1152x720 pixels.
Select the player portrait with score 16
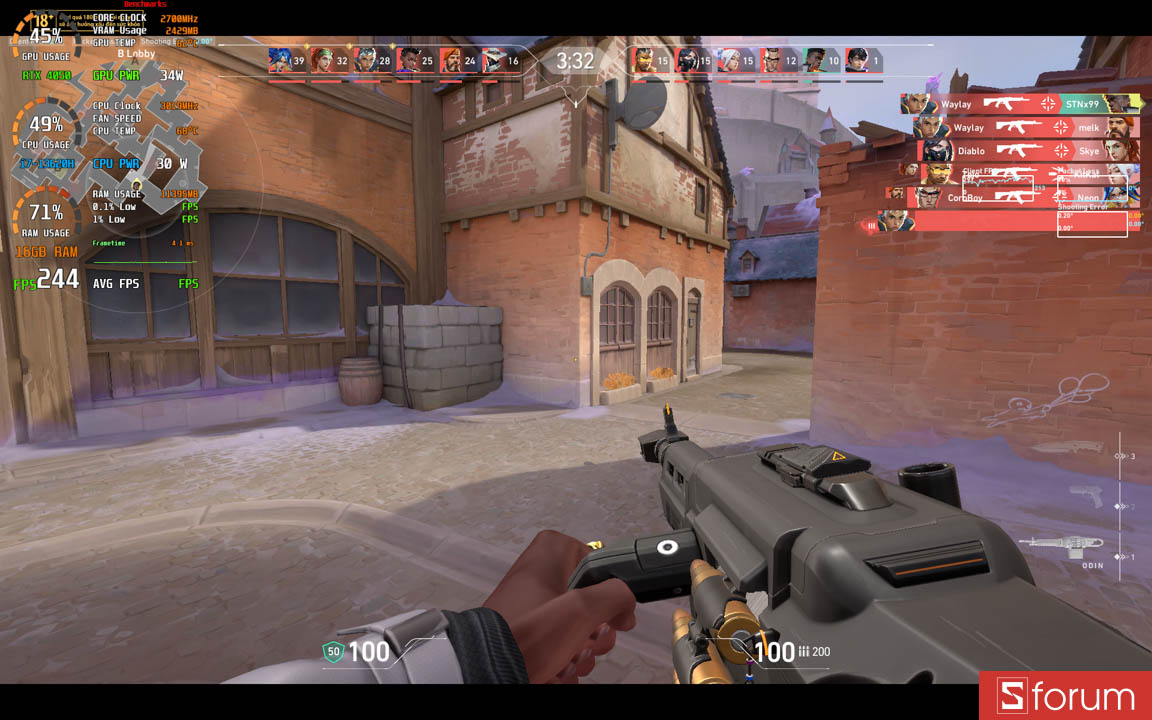[494, 61]
